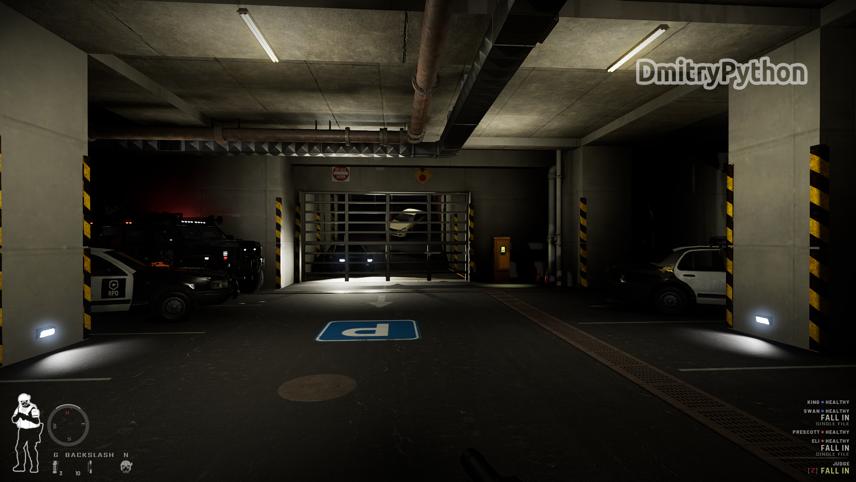Select the circular compass dial

68,424
